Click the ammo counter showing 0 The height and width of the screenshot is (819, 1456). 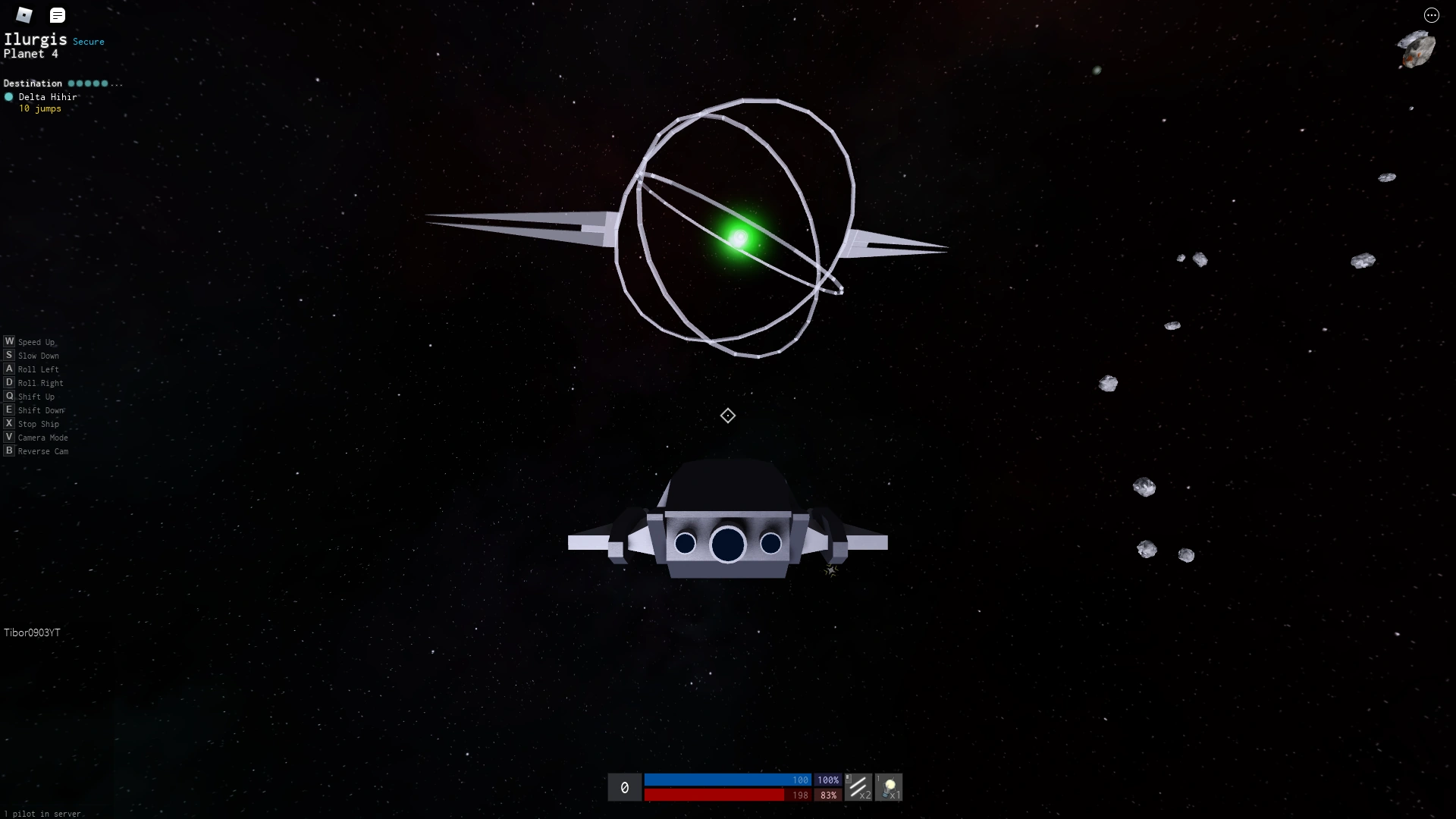624,787
